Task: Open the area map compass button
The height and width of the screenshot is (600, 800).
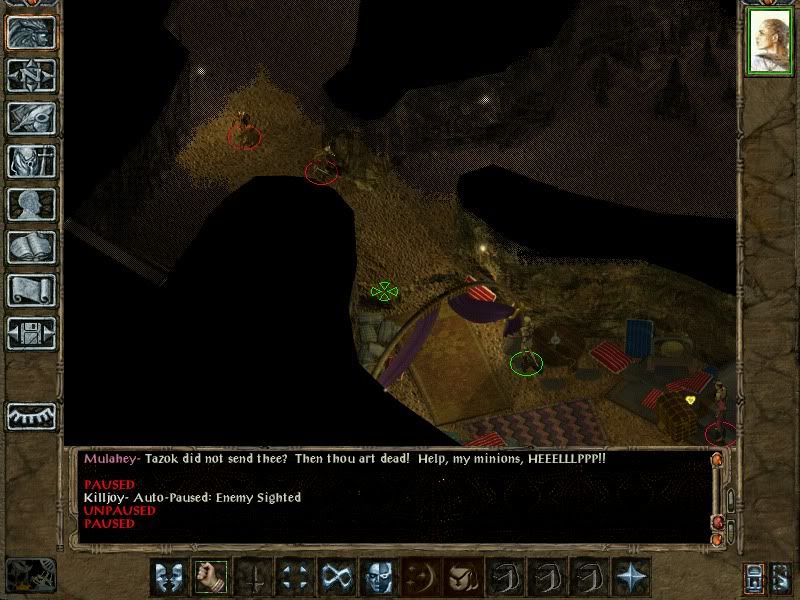Action: [32, 76]
